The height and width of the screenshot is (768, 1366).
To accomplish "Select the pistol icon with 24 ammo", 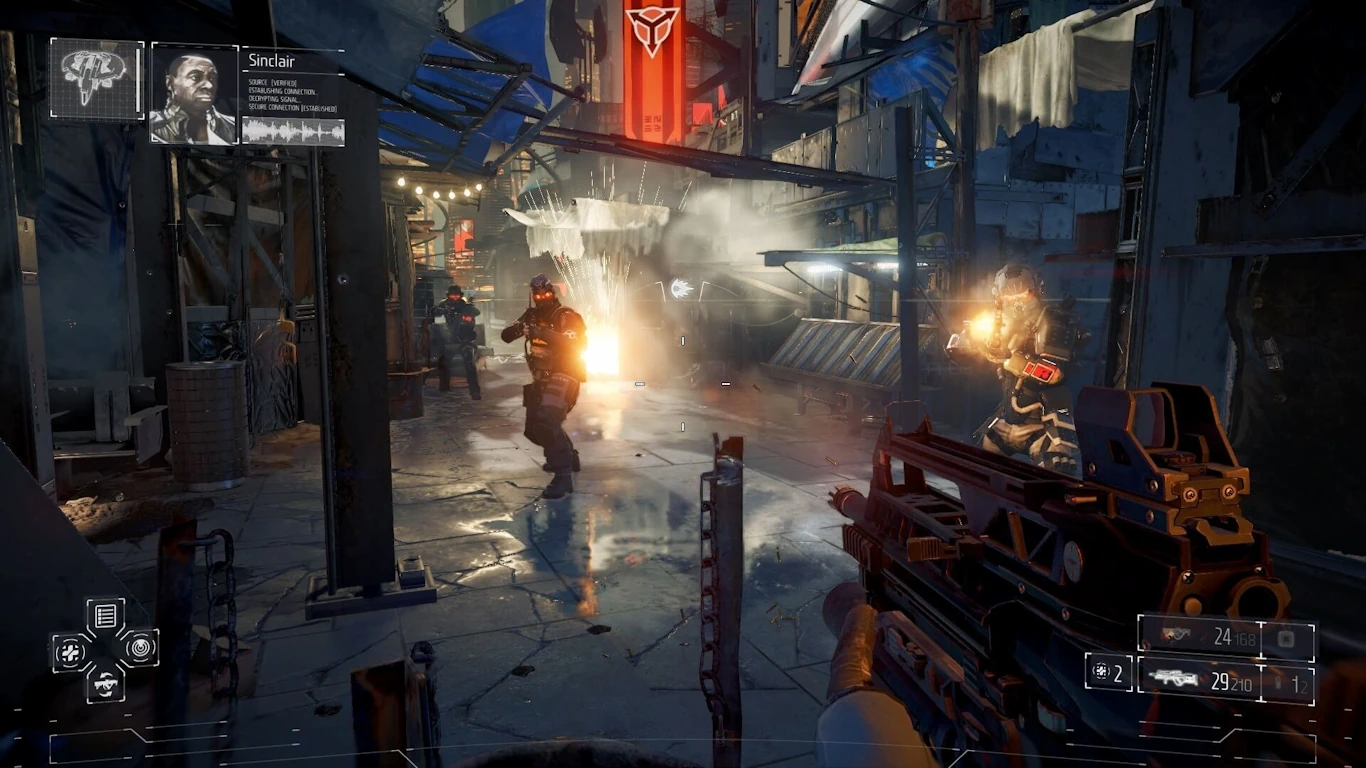I will pyautogui.click(x=1177, y=635).
